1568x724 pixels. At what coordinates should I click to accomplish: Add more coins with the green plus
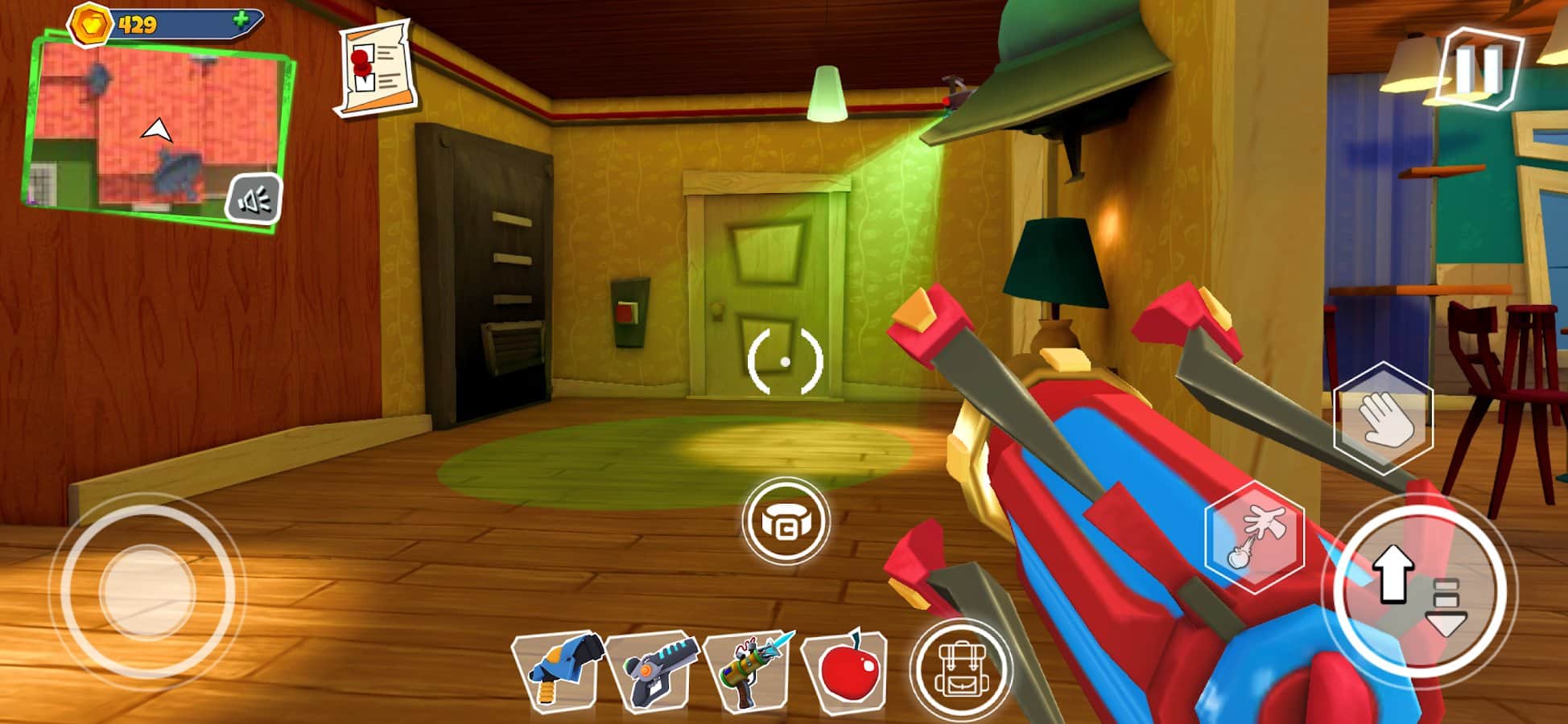coord(240,20)
